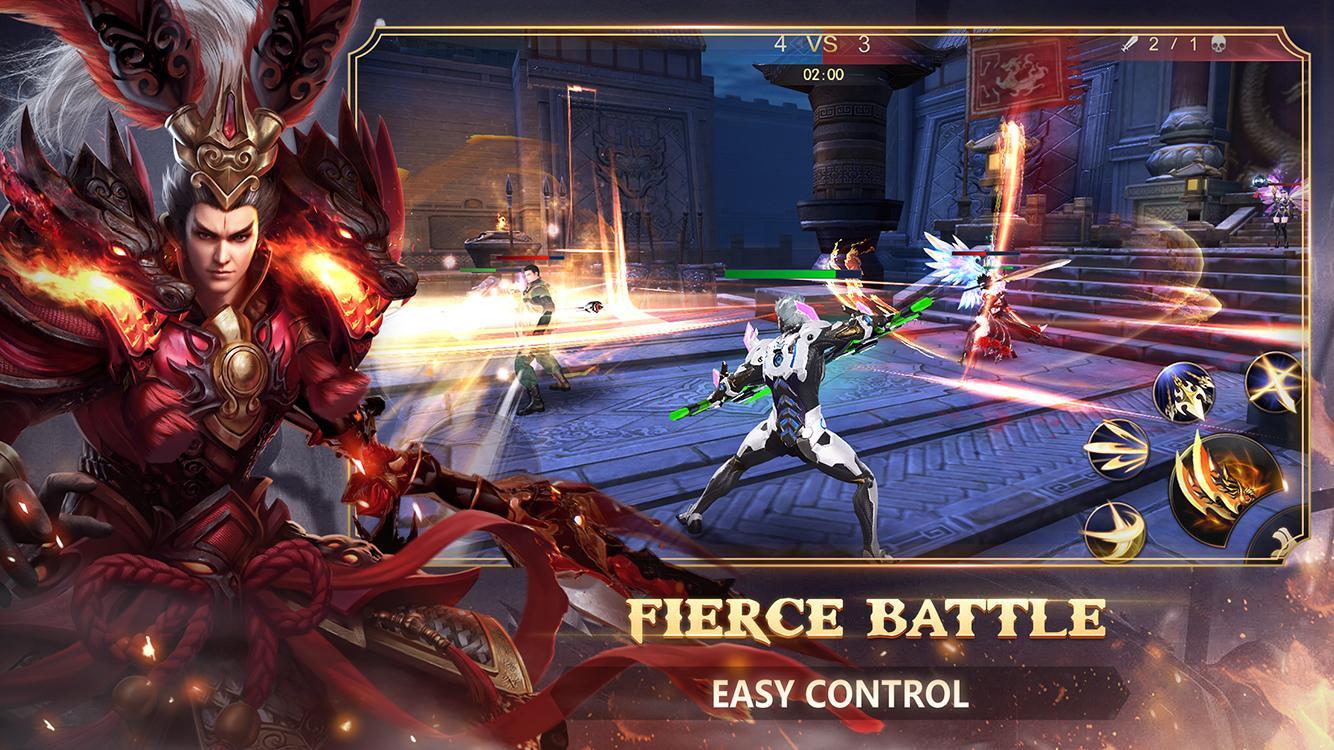Select the trident dagger skill icon
This screenshot has width=1334, height=750.
pyautogui.click(x=1185, y=392)
